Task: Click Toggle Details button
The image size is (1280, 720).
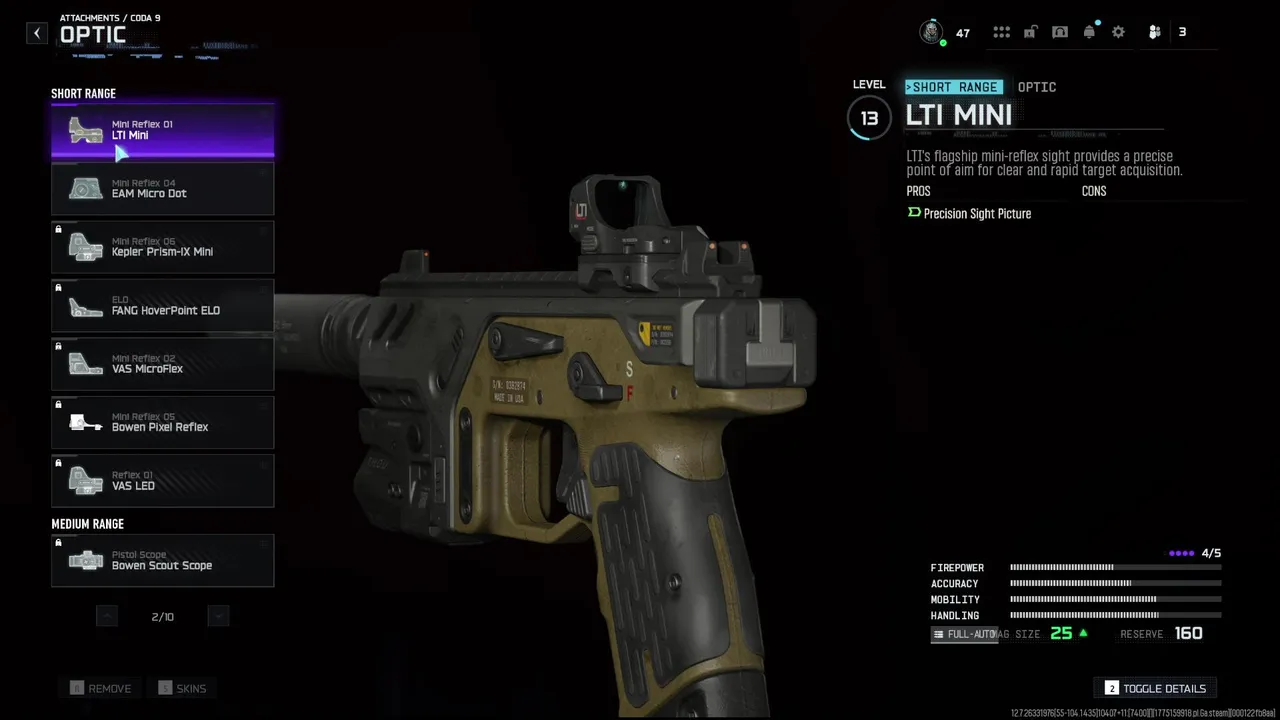Action: tap(1155, 688)
